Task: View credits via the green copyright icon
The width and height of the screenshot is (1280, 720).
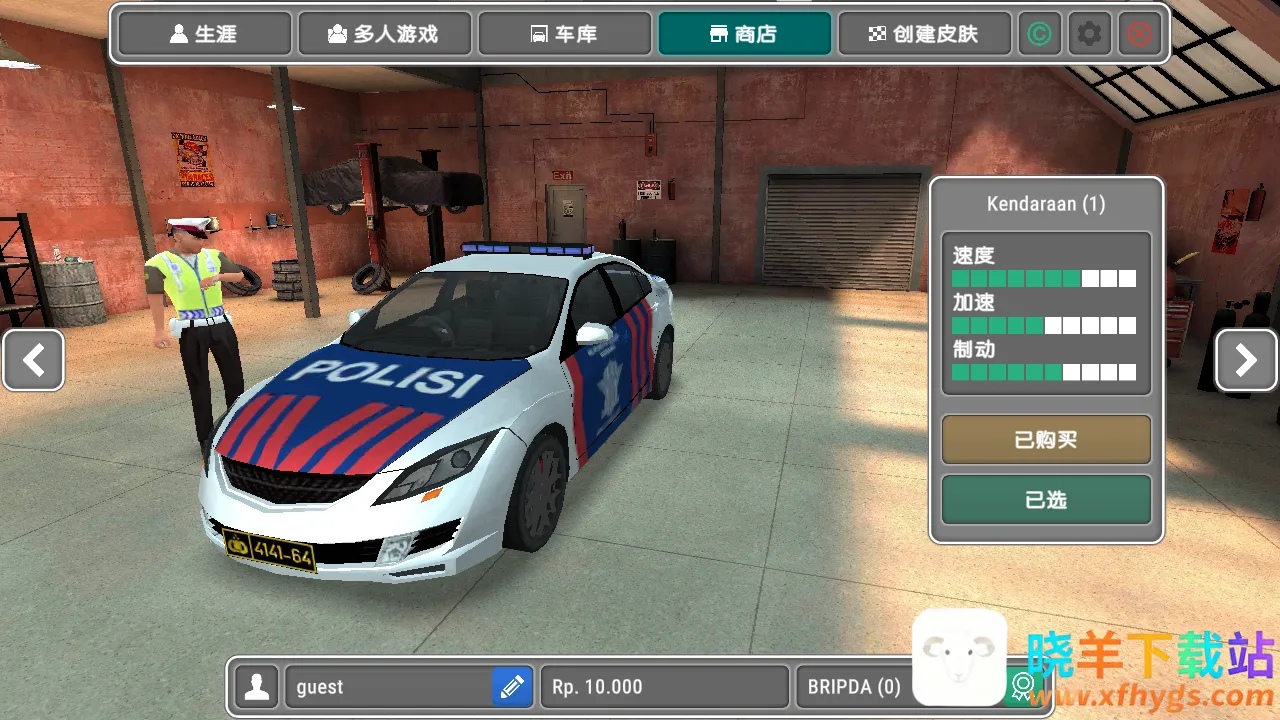Action: tap(1040, 33)
